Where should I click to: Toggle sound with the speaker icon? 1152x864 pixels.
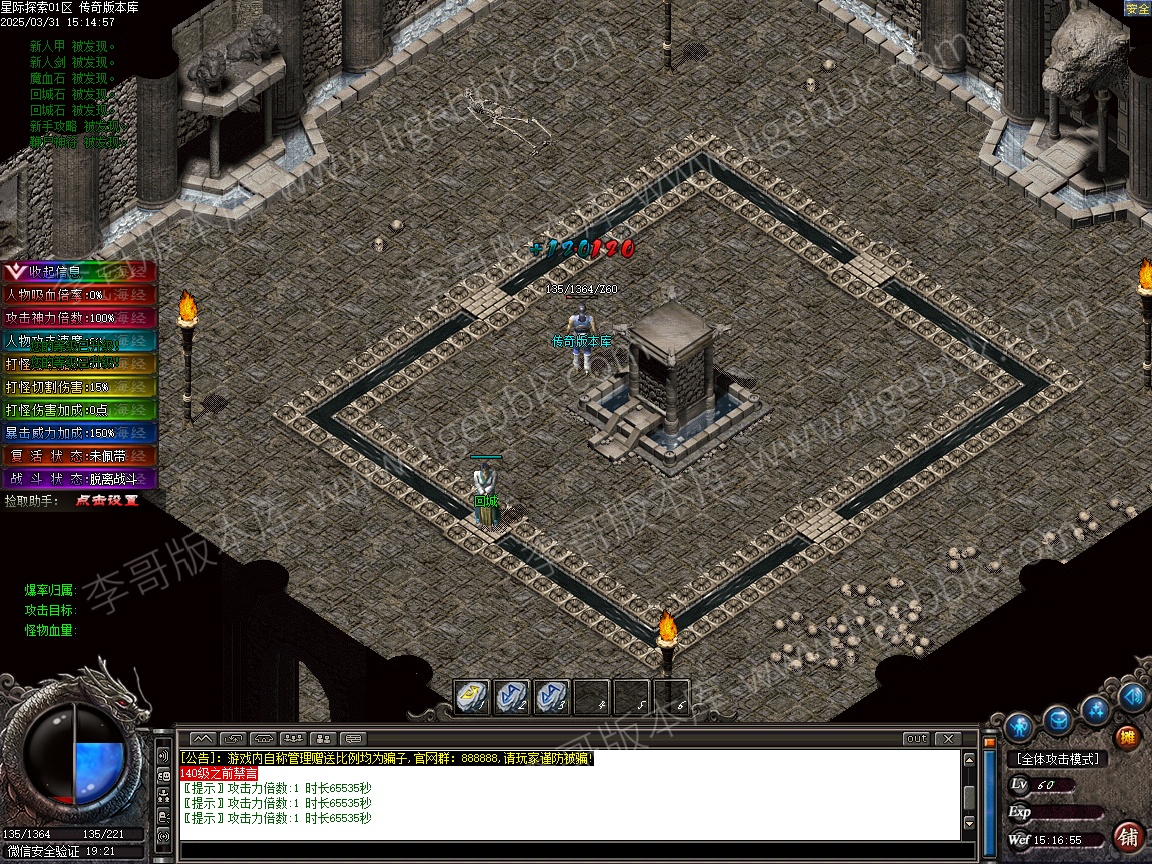pyautogui.click(x=1133, y=696)
